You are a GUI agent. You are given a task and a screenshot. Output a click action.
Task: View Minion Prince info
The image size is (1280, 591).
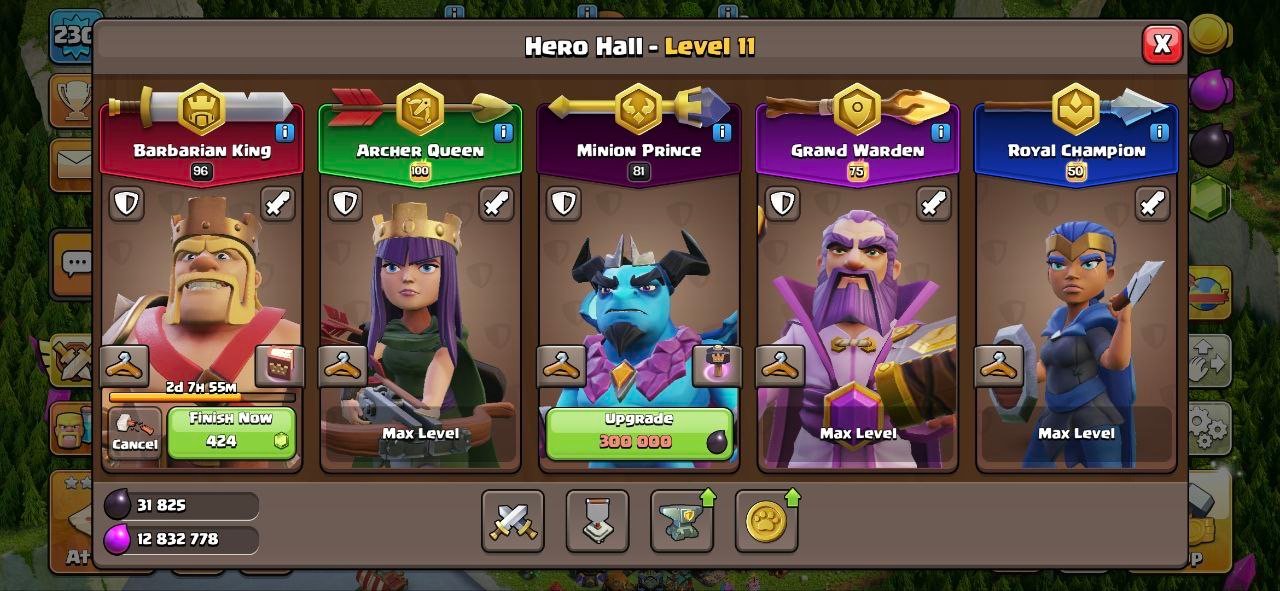coord(721,132)
